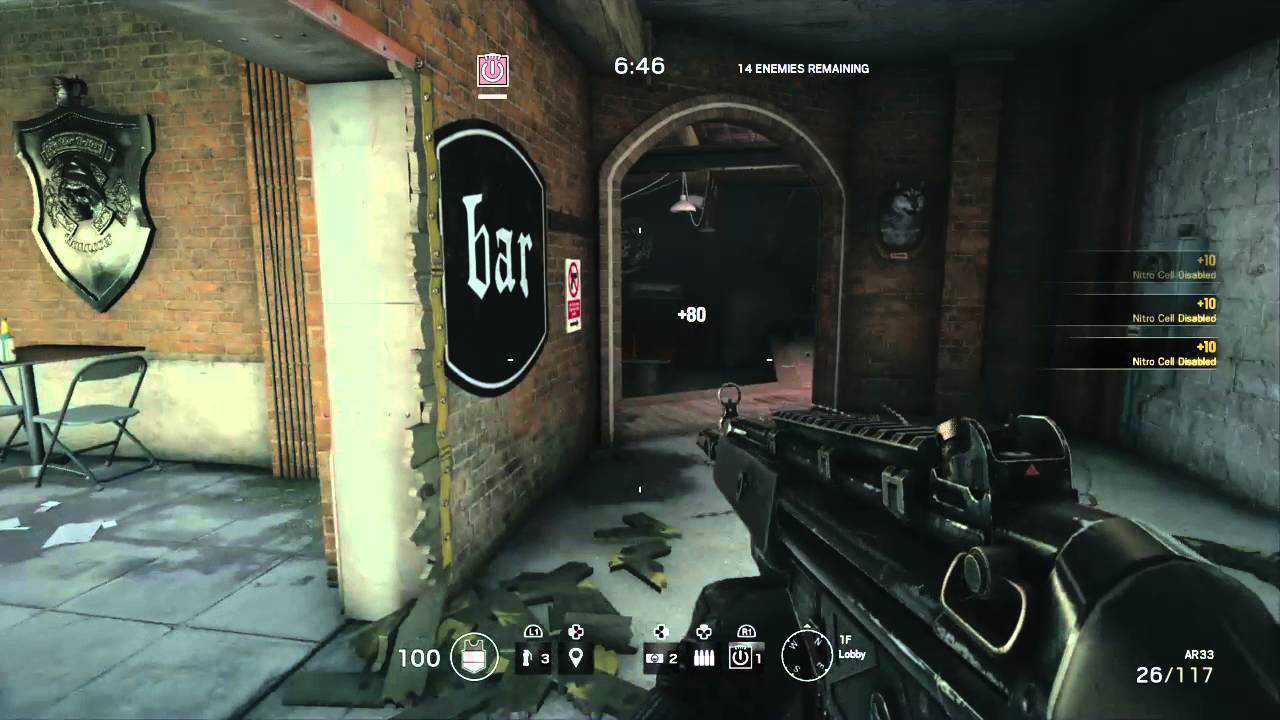1280x720 pixels.
Task: Select the camera gadget icon showing 2 uses
Action: pos(662,657)
